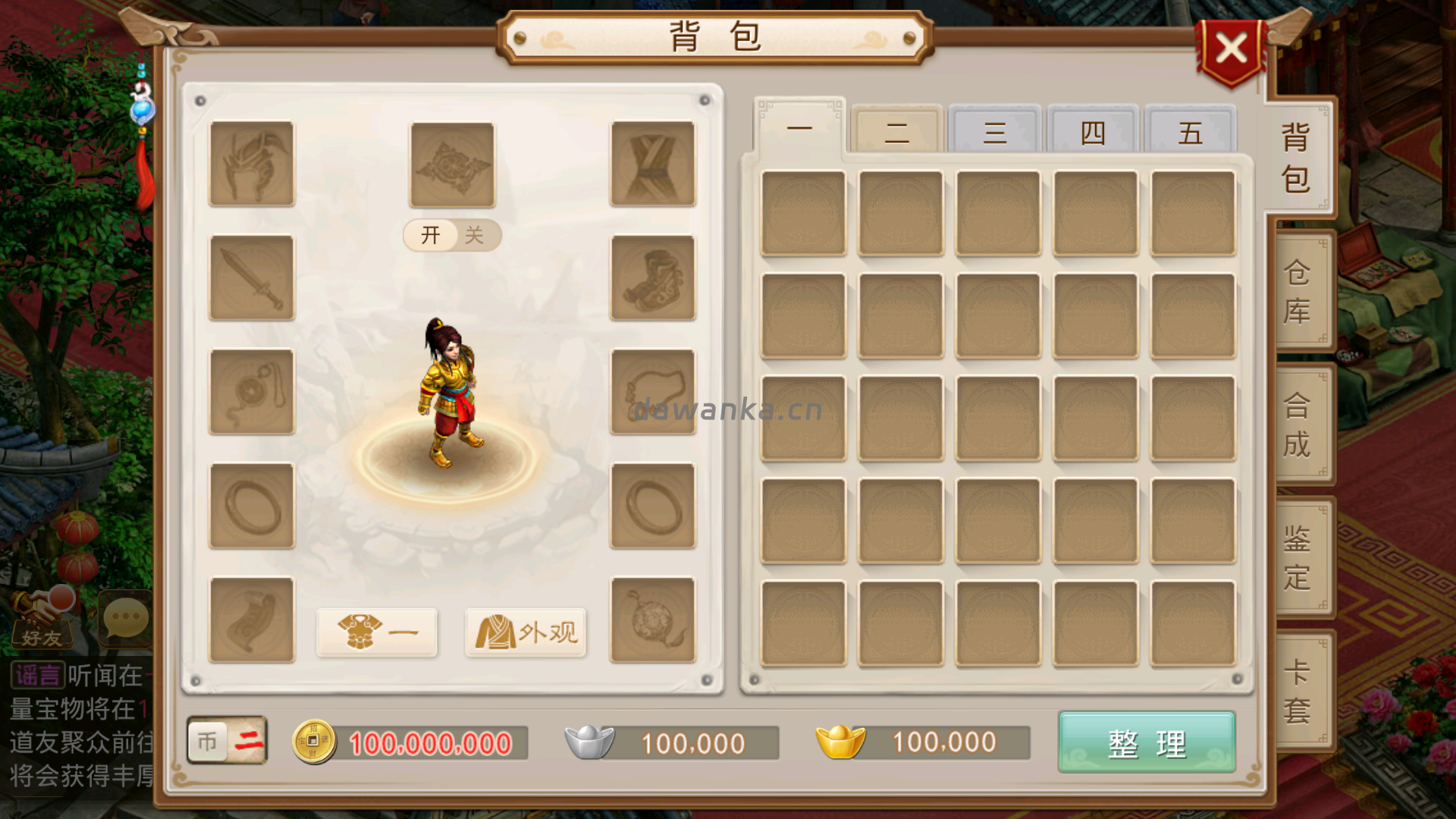
Task: Open the chat speech bubble icon
Action: tap(125, 619)
